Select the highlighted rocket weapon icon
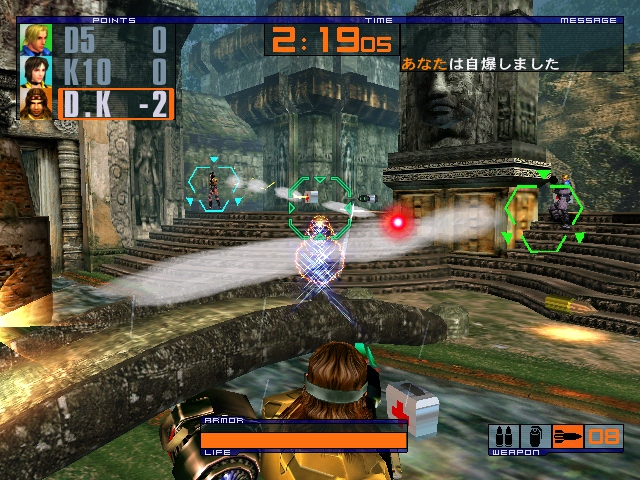The width and height of the screenshot is (640, 480). (x=567, y=436)
